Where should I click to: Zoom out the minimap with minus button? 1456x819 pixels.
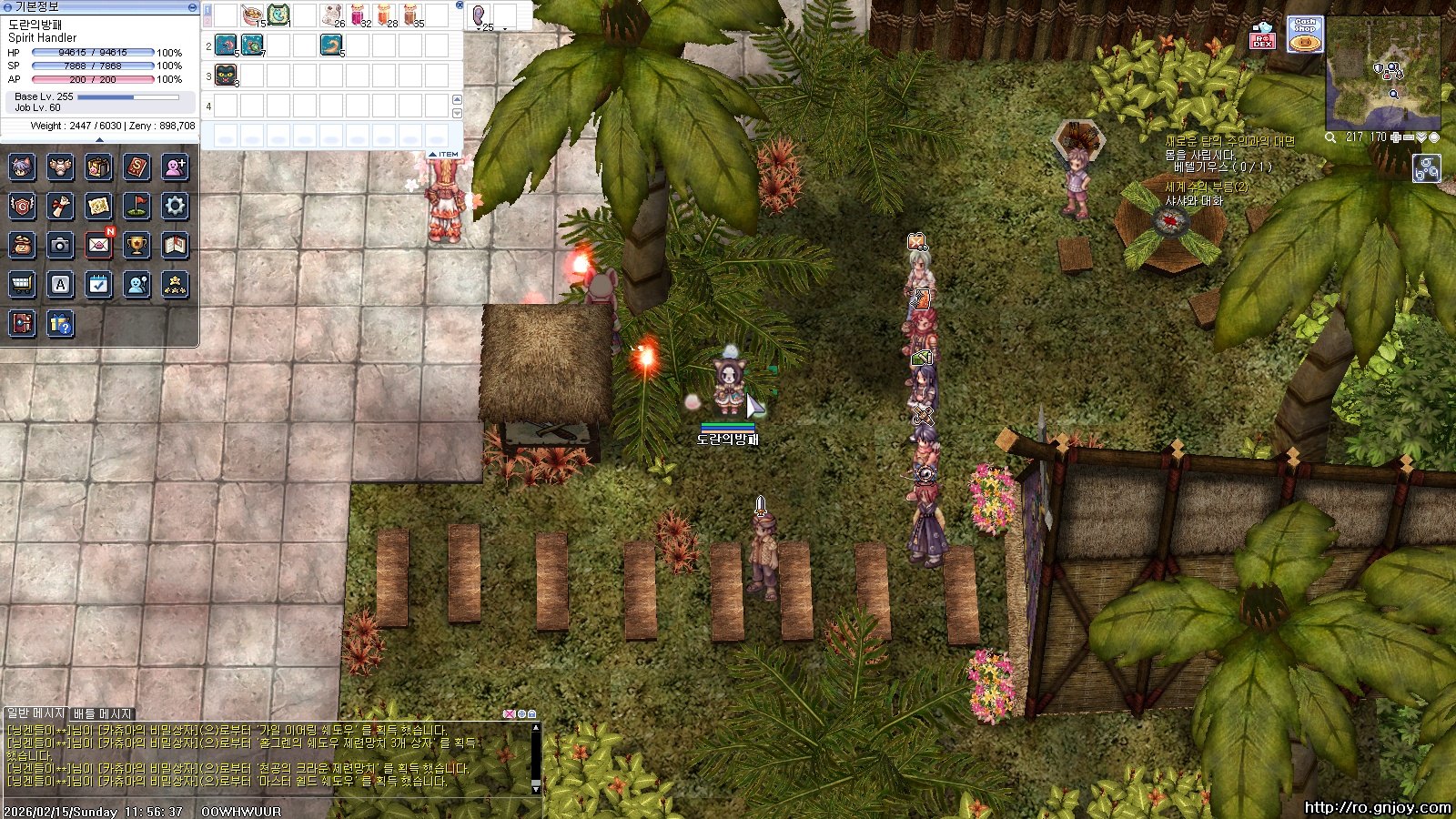coord(1409,137)
